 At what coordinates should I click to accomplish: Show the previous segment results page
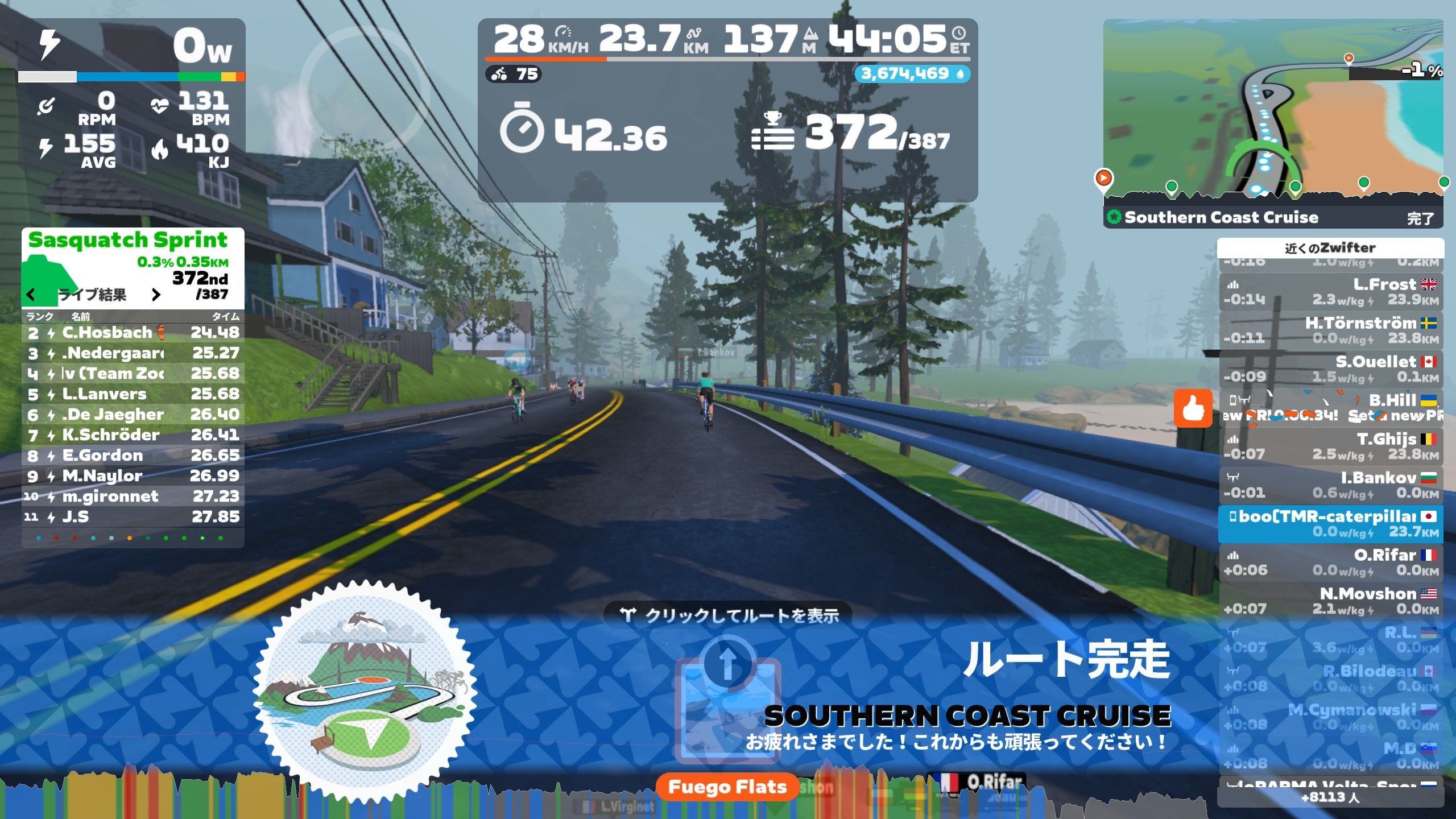(x=31, y=295)
